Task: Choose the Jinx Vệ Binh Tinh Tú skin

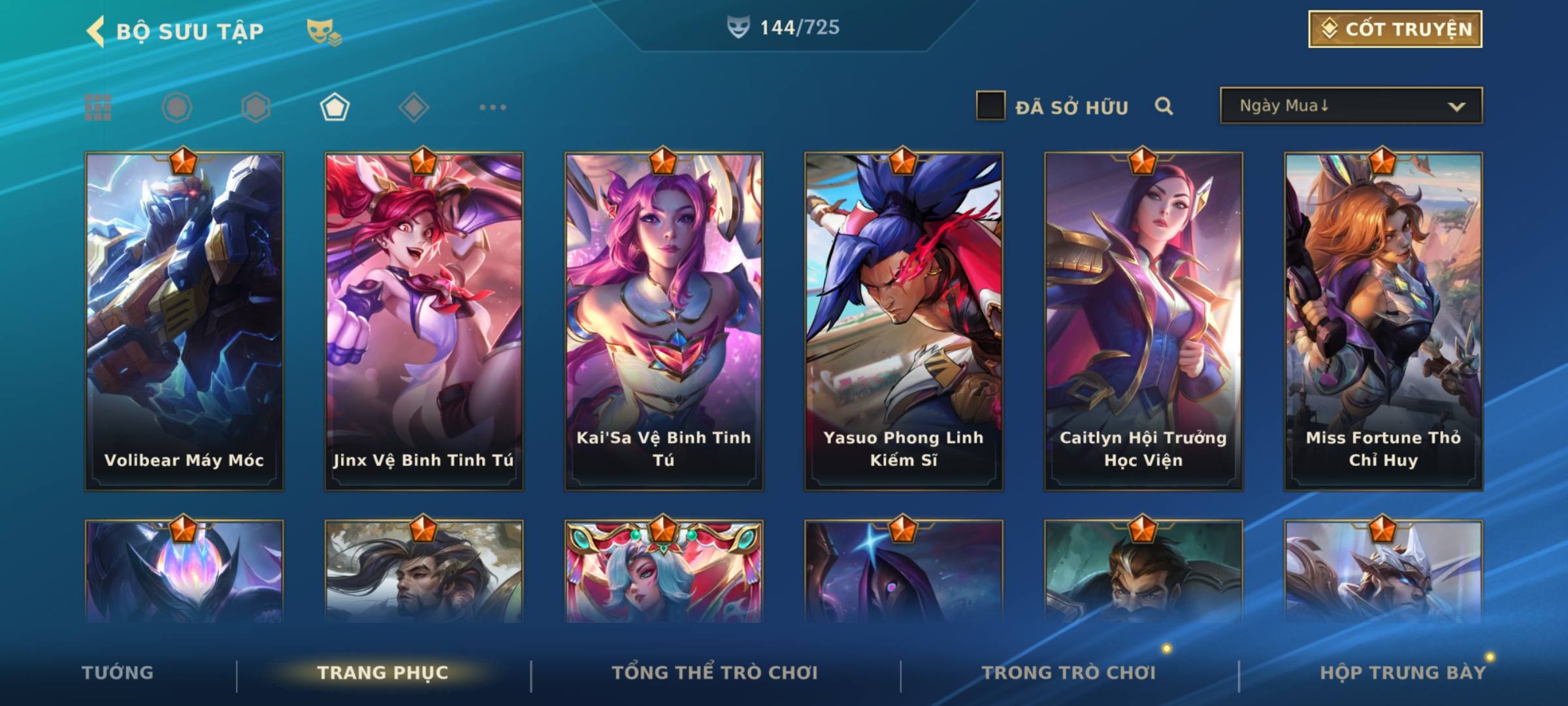Action: click(424, 320)
